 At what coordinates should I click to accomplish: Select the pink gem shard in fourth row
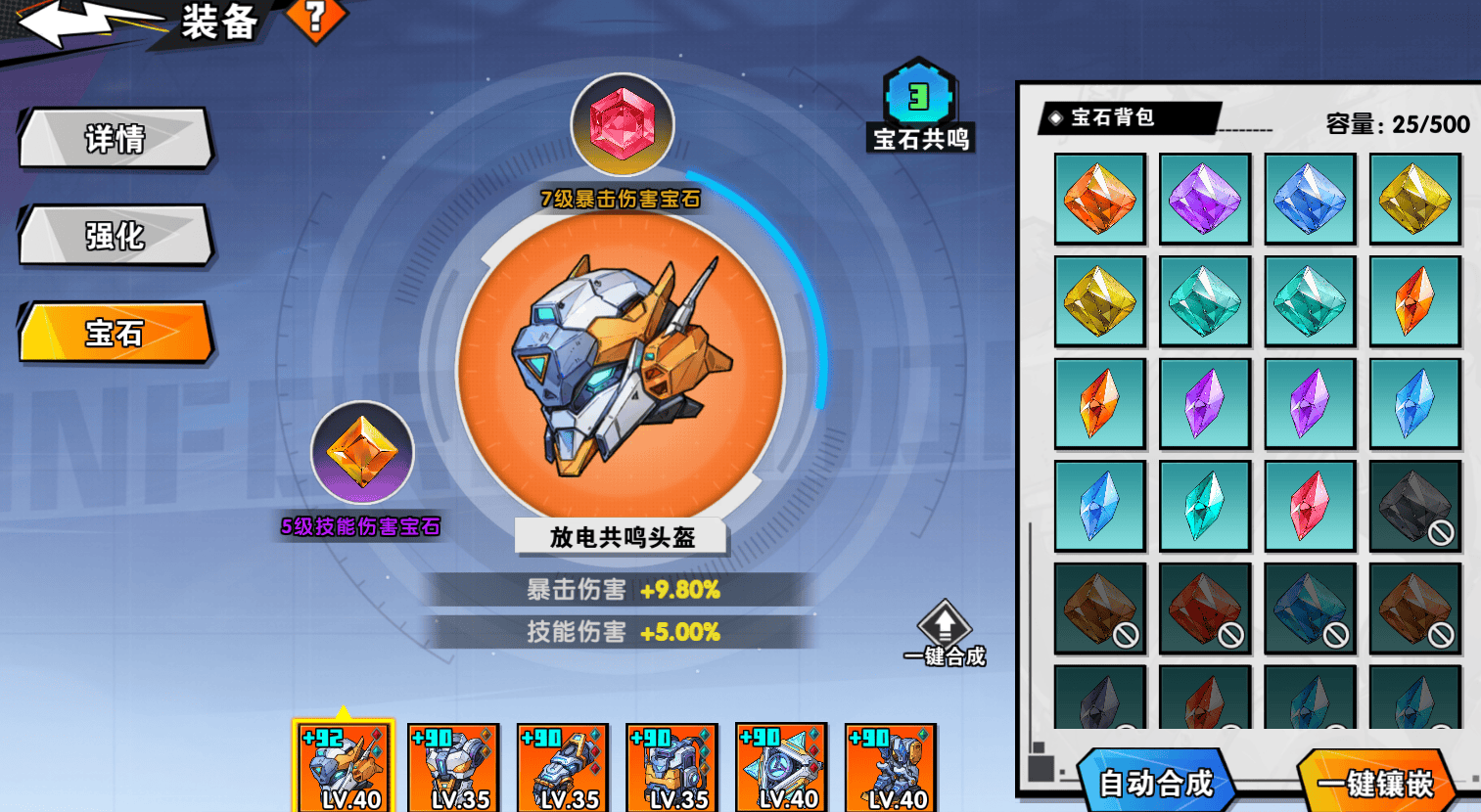1311,506
